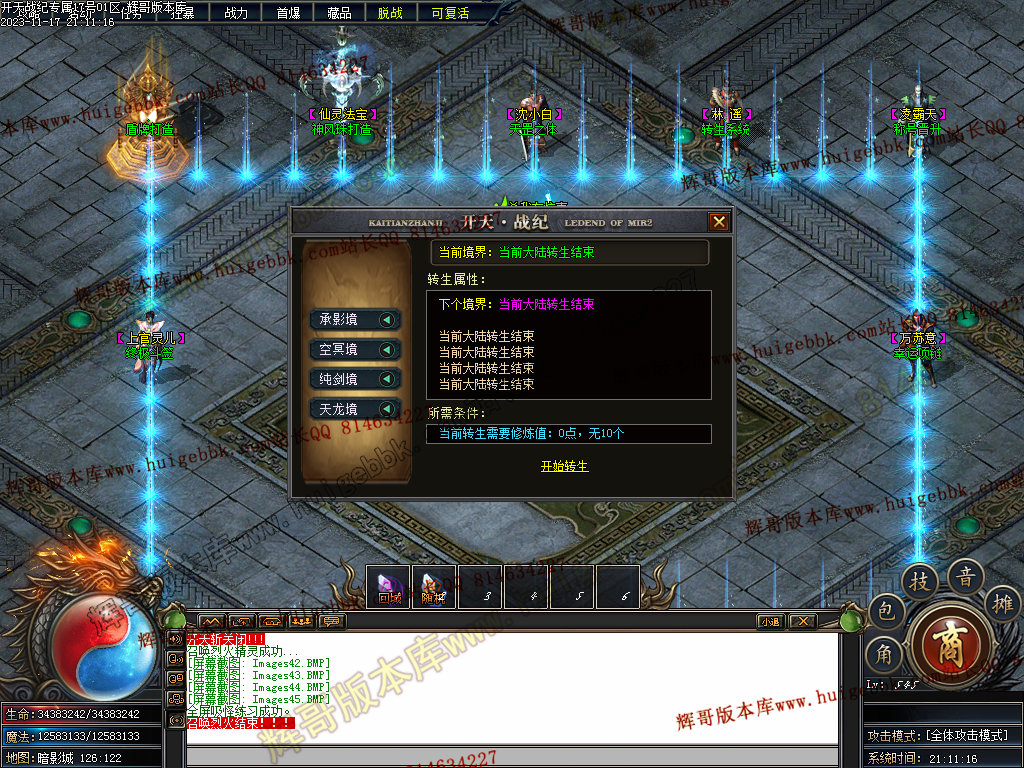
Task: Choose the 空冥境 realm option
Action: pos(355,350)
